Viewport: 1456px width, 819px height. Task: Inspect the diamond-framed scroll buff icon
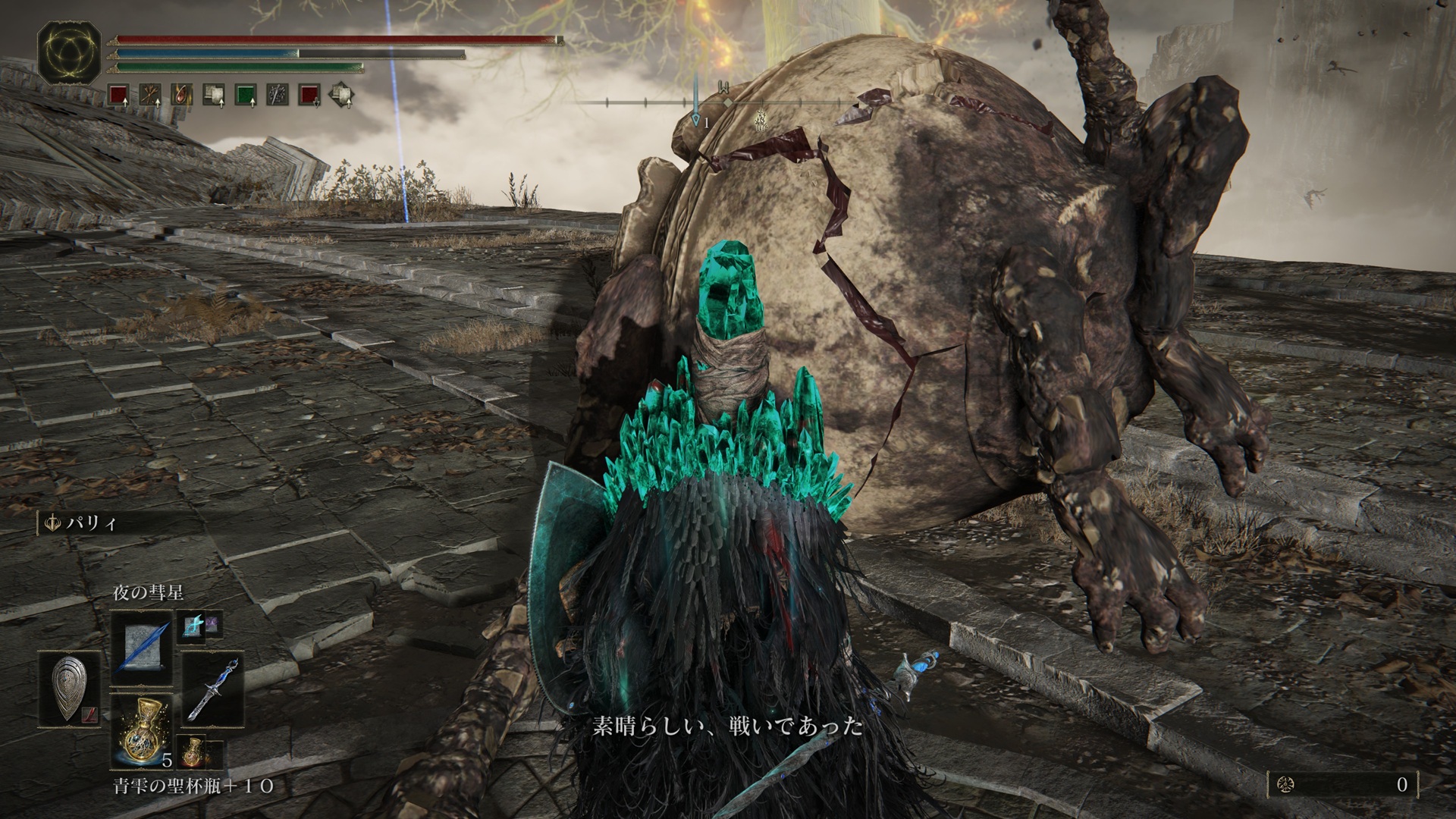340,95
